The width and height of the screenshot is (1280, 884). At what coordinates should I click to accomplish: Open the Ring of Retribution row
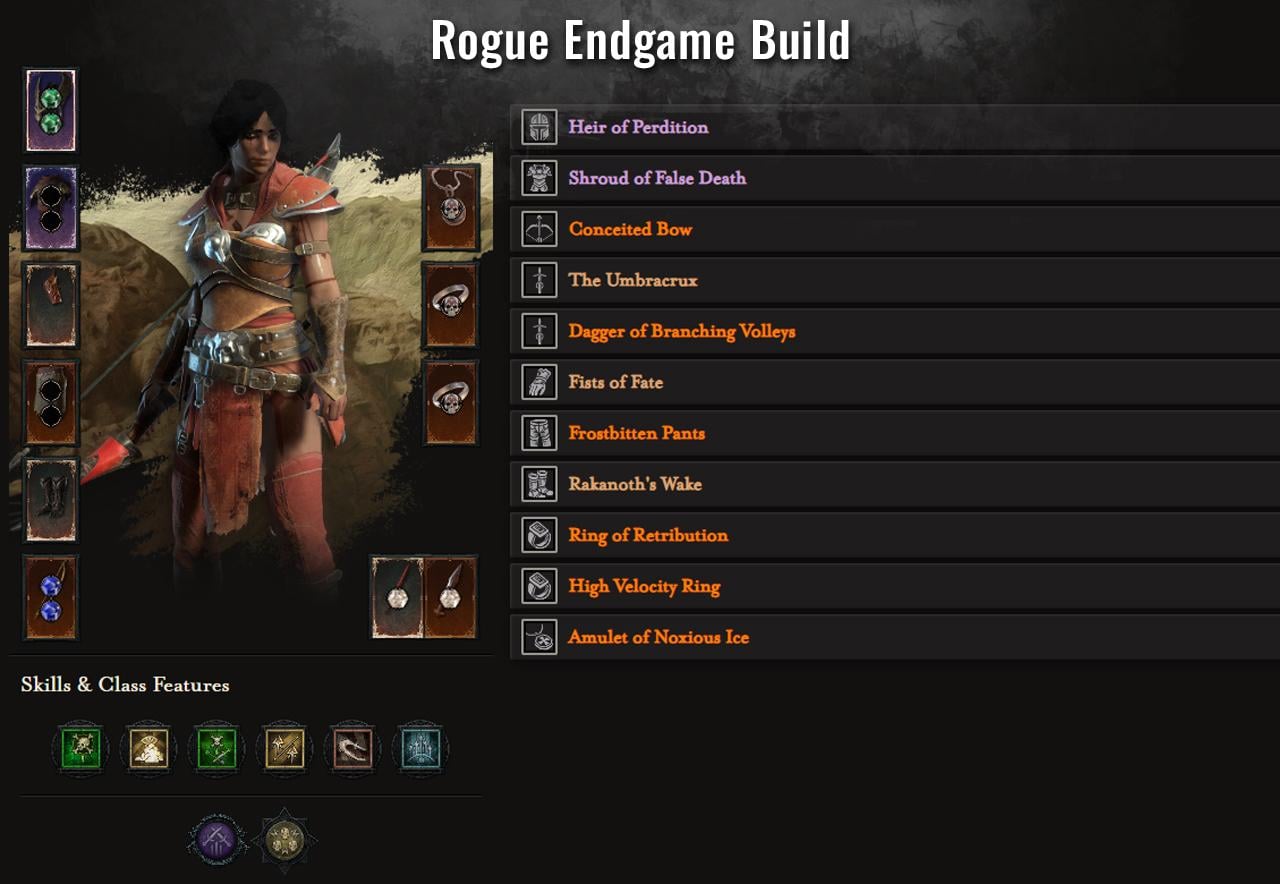[648, 536]
